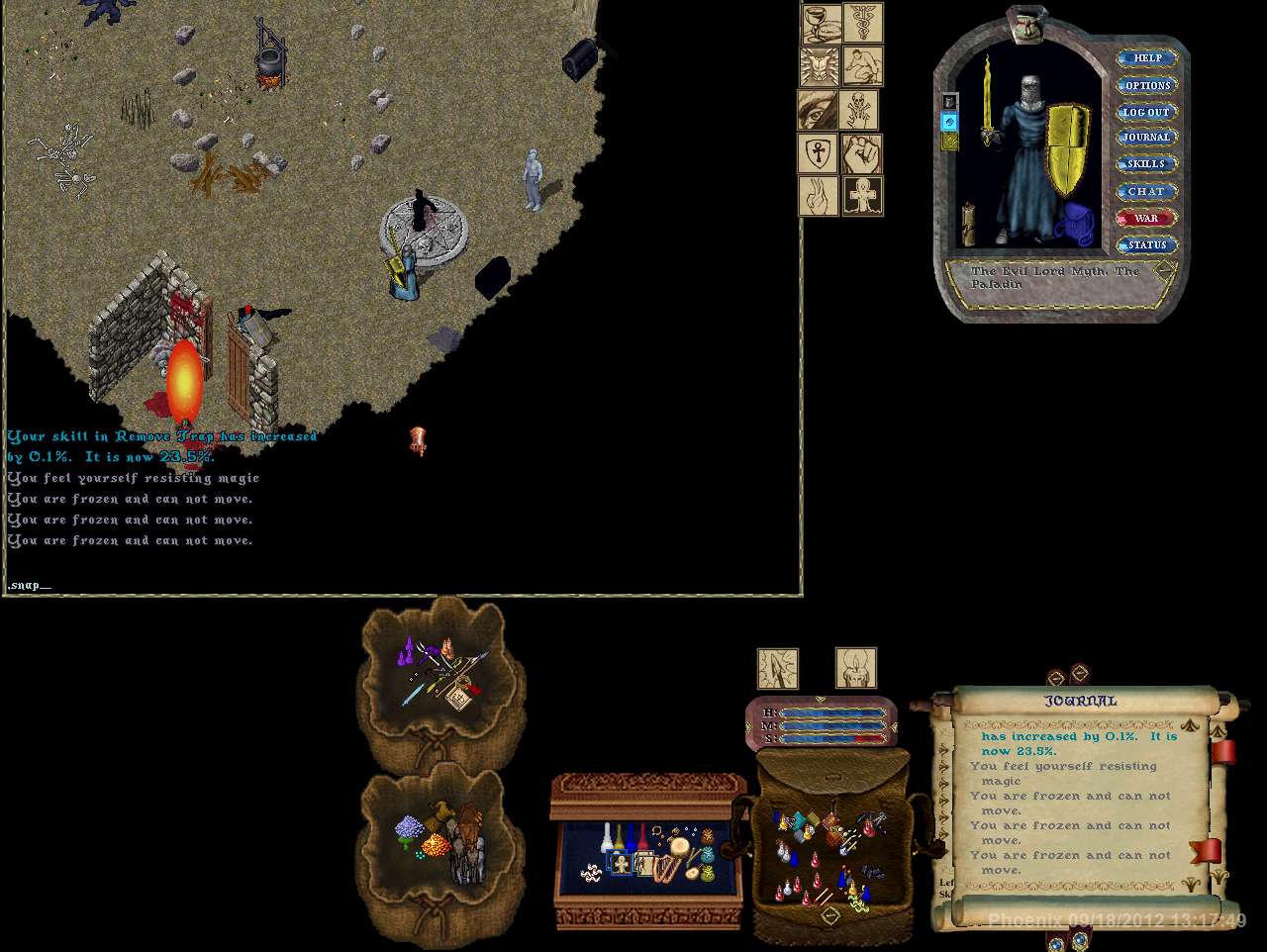Toggle the red War mode button
The height and width of the screenshot is (952, 1267).
click(1145, 218)
